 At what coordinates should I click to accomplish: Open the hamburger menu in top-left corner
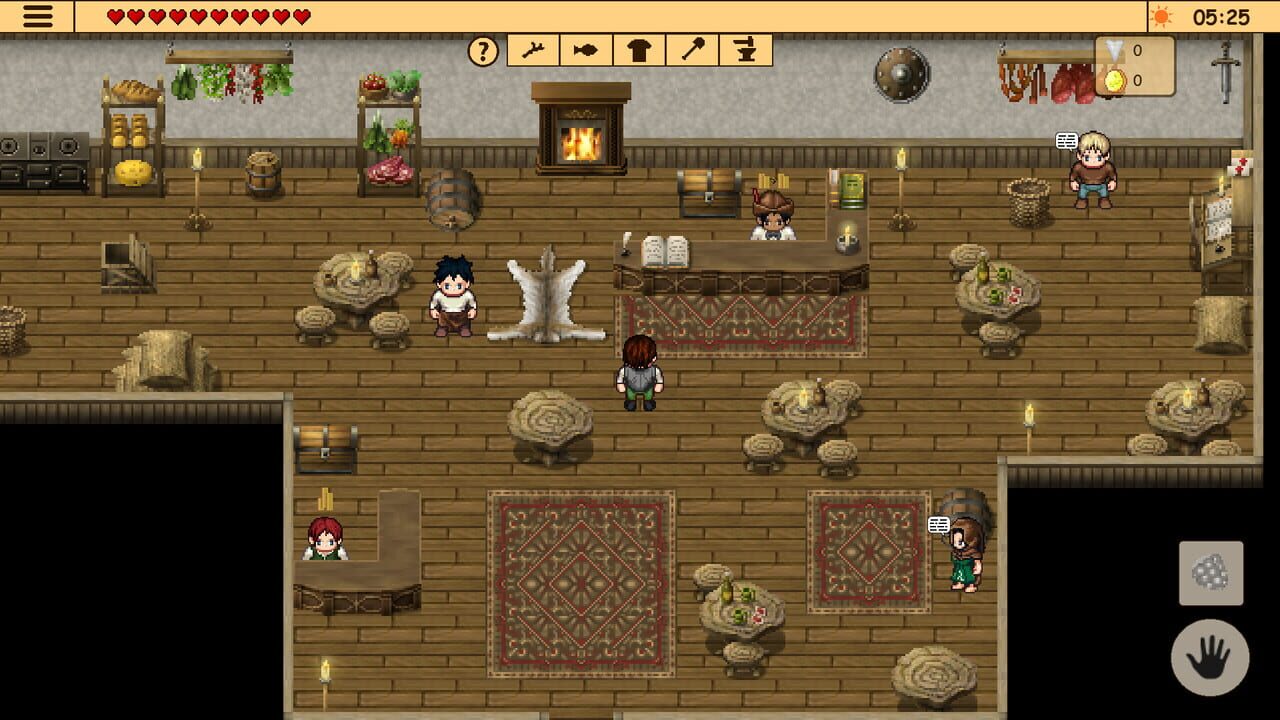click(36, 17)
